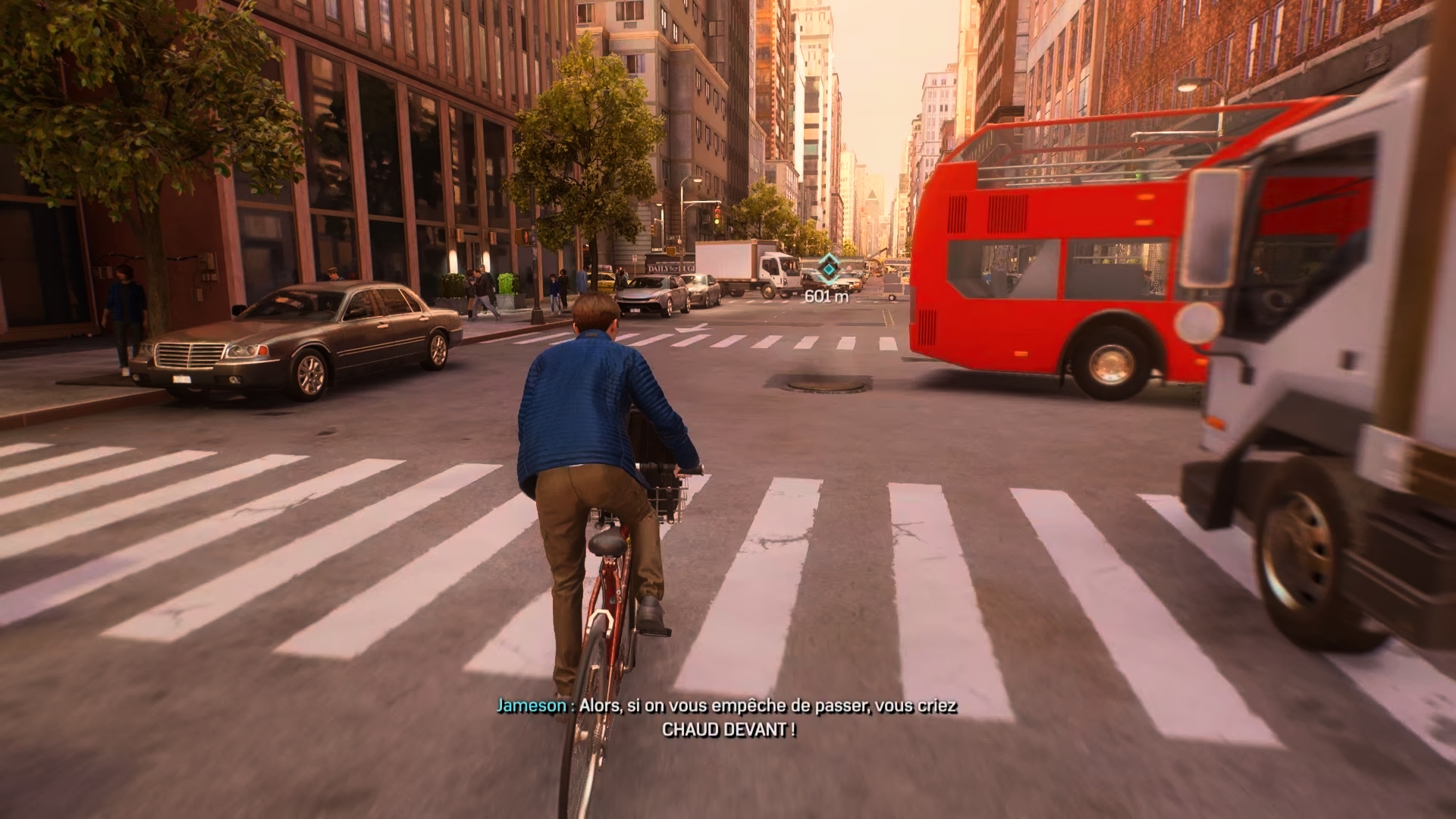Click the 601 m distance indicator

[x=827, y=296]
